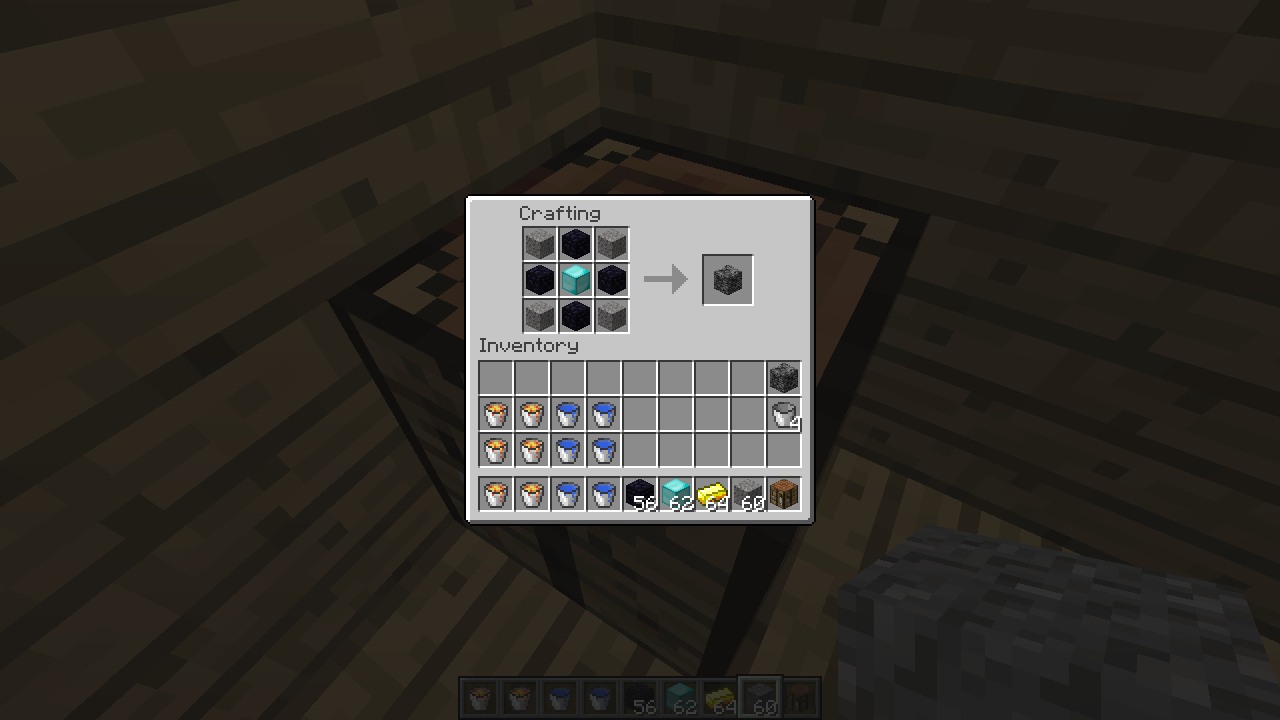Screen dimensions: 1280x720
Task: Click the note block at the hotbar's right end
Action: pyautogui.click(x=783, y=493)
